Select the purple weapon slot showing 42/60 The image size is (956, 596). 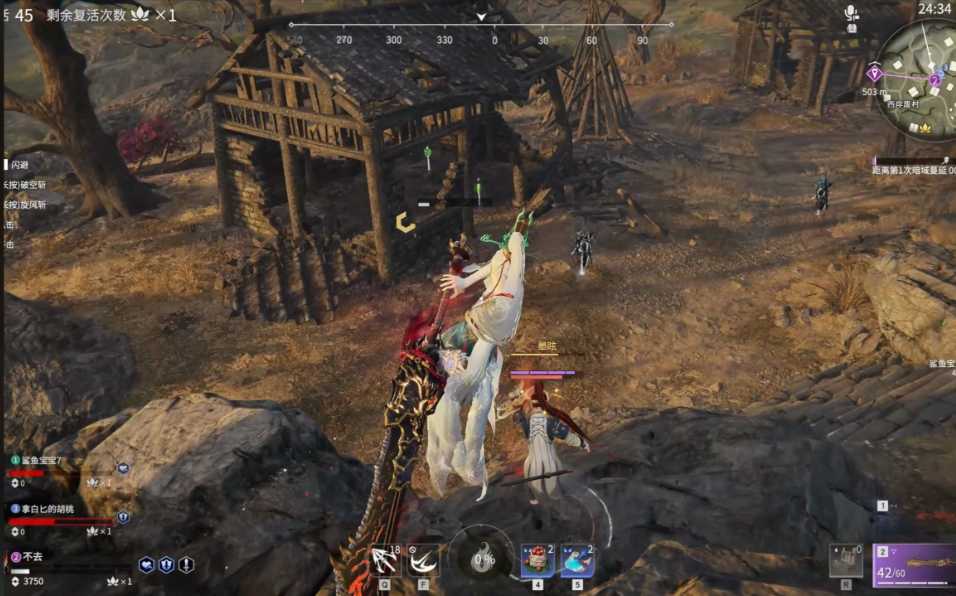(914, 565)
